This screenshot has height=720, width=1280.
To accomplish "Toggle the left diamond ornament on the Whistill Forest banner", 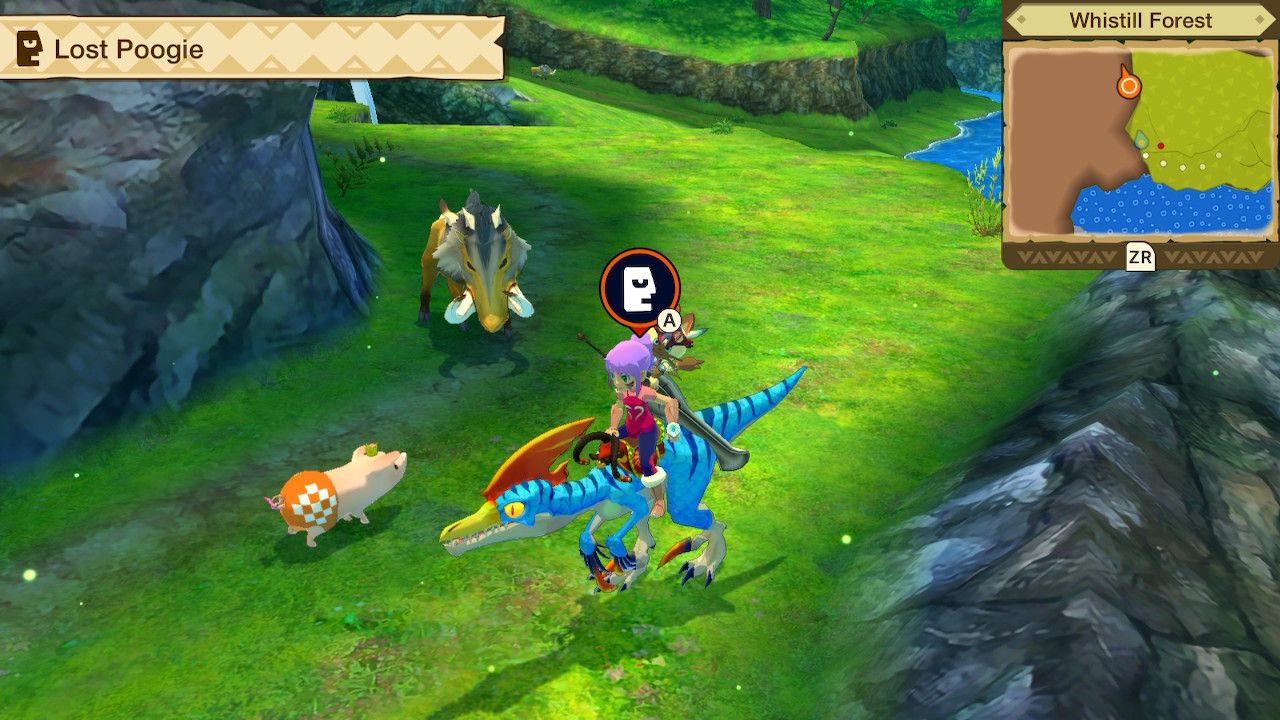I will coord(1020,19).
